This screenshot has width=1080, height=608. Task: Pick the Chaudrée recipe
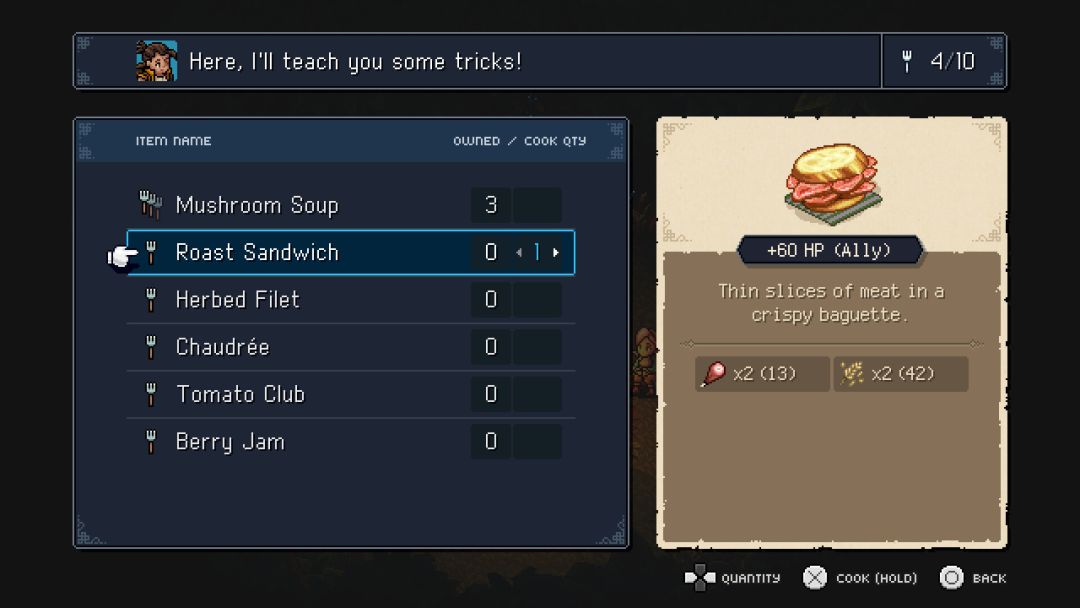click(x=222, y=347)
